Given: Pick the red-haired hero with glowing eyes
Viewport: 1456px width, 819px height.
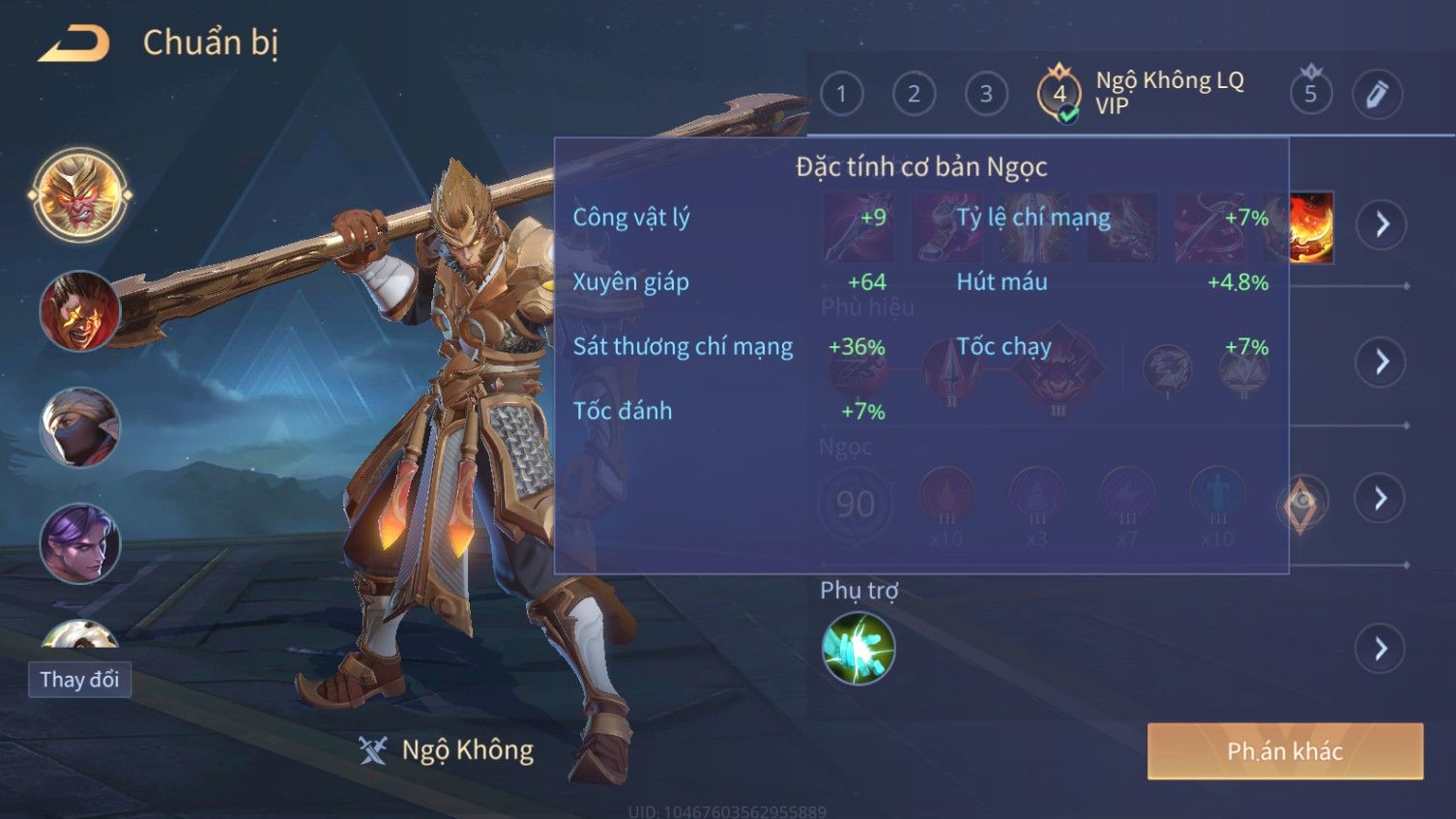Looking at the screenshot, I should point(80,311).
